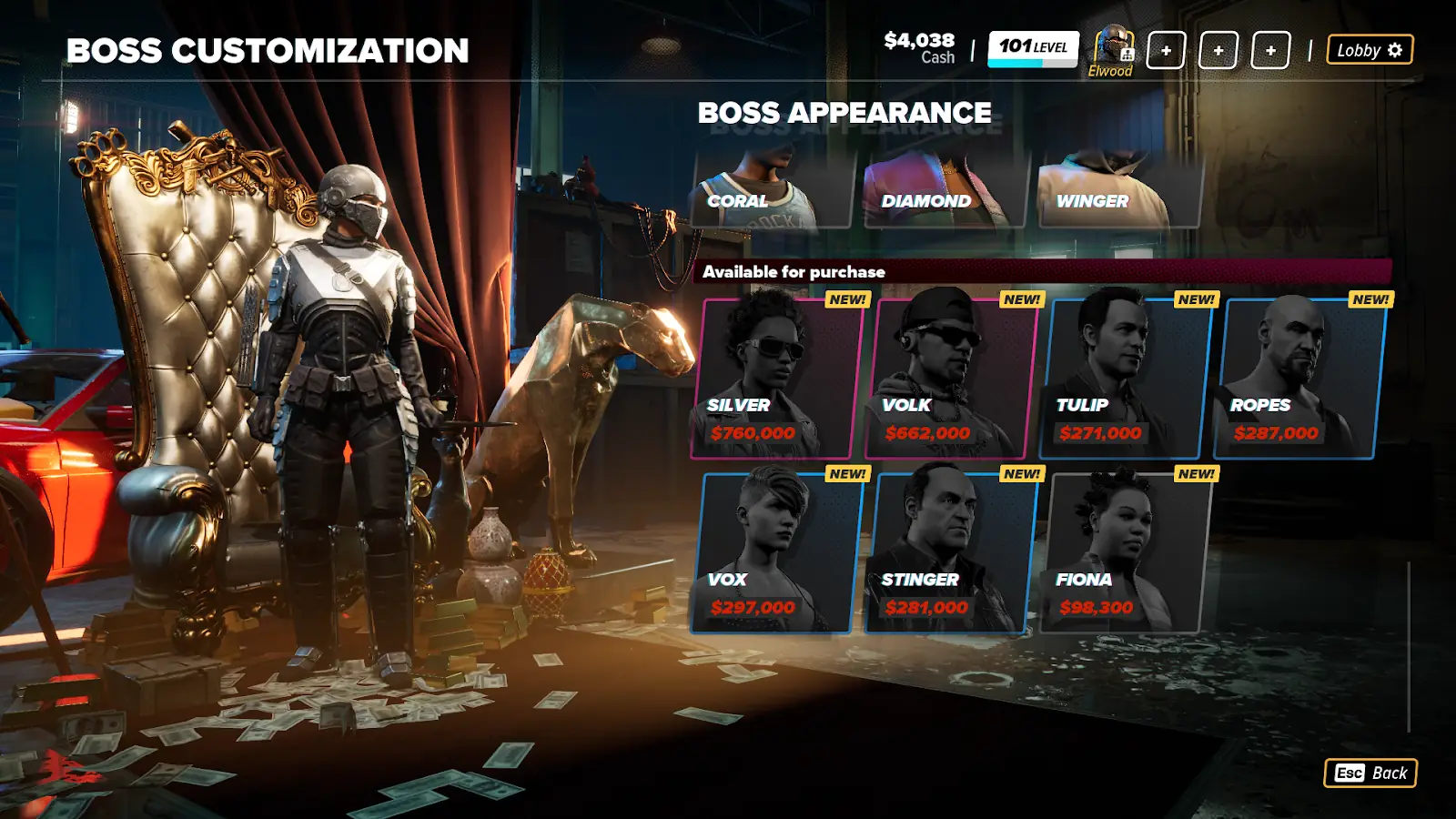Viewport: 1456px width, 819px height.
Task: Select the Coral boss appearance
Action: click(x=773, y=191)
